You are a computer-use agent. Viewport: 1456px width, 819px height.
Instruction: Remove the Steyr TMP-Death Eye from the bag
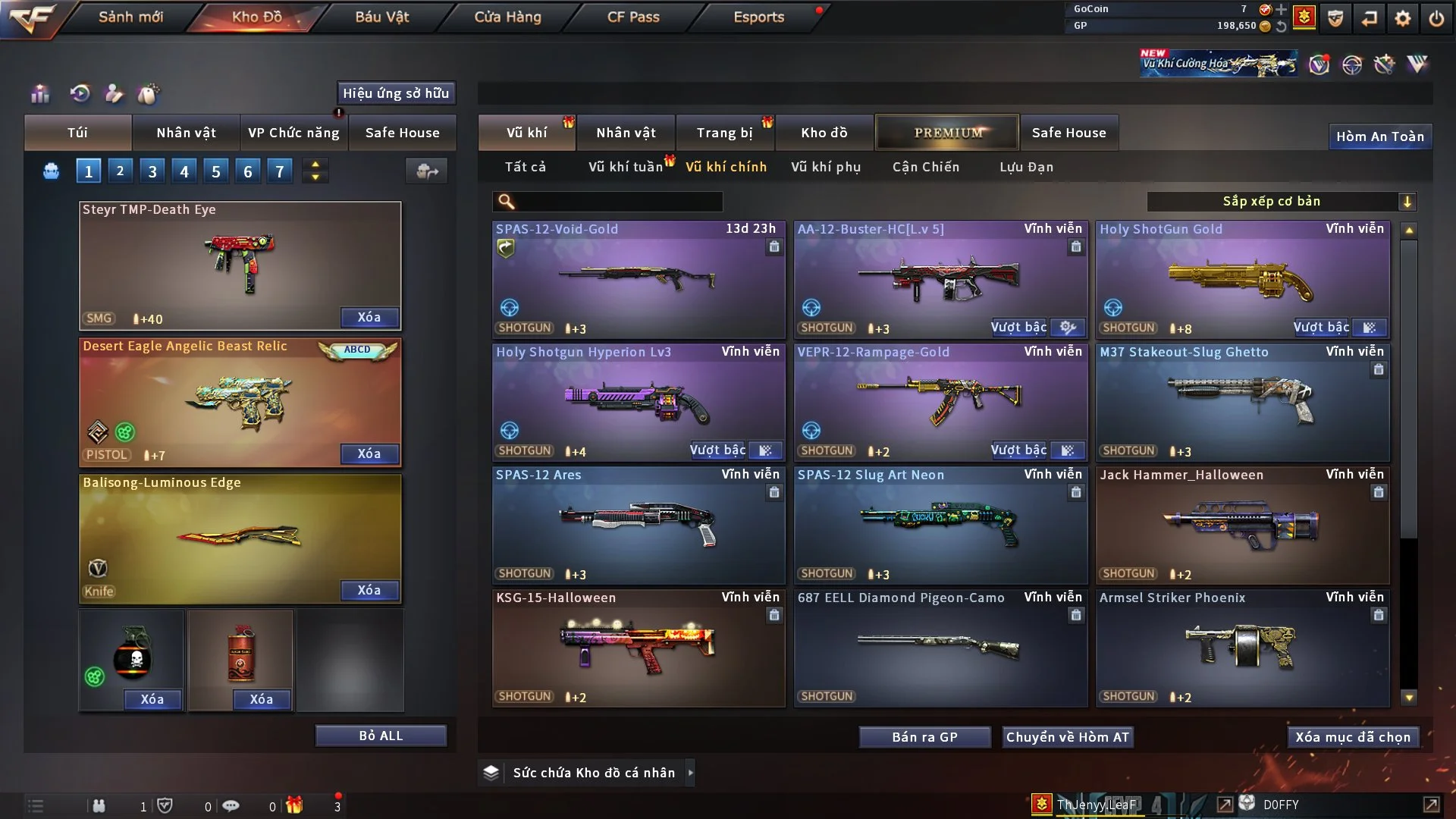coord(369,317)
